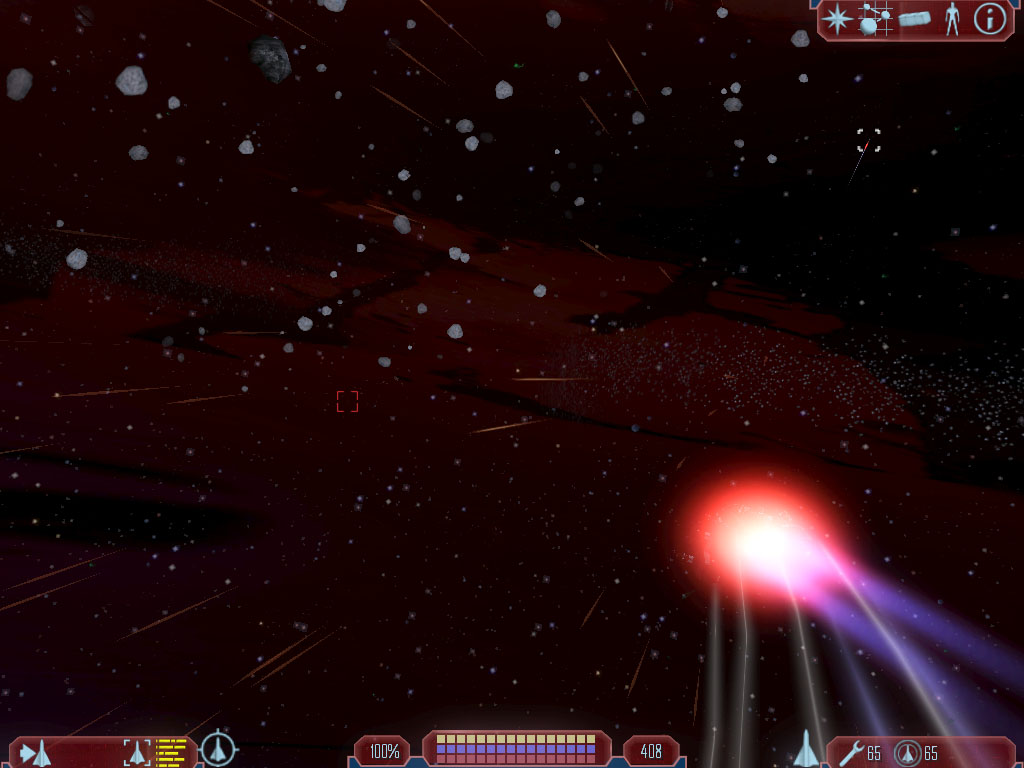Open the humanoid pilot figure icon
Image resolution: width=1024 pixels, height=768 pixels.
pyautogui.click(x=952, y=19)
